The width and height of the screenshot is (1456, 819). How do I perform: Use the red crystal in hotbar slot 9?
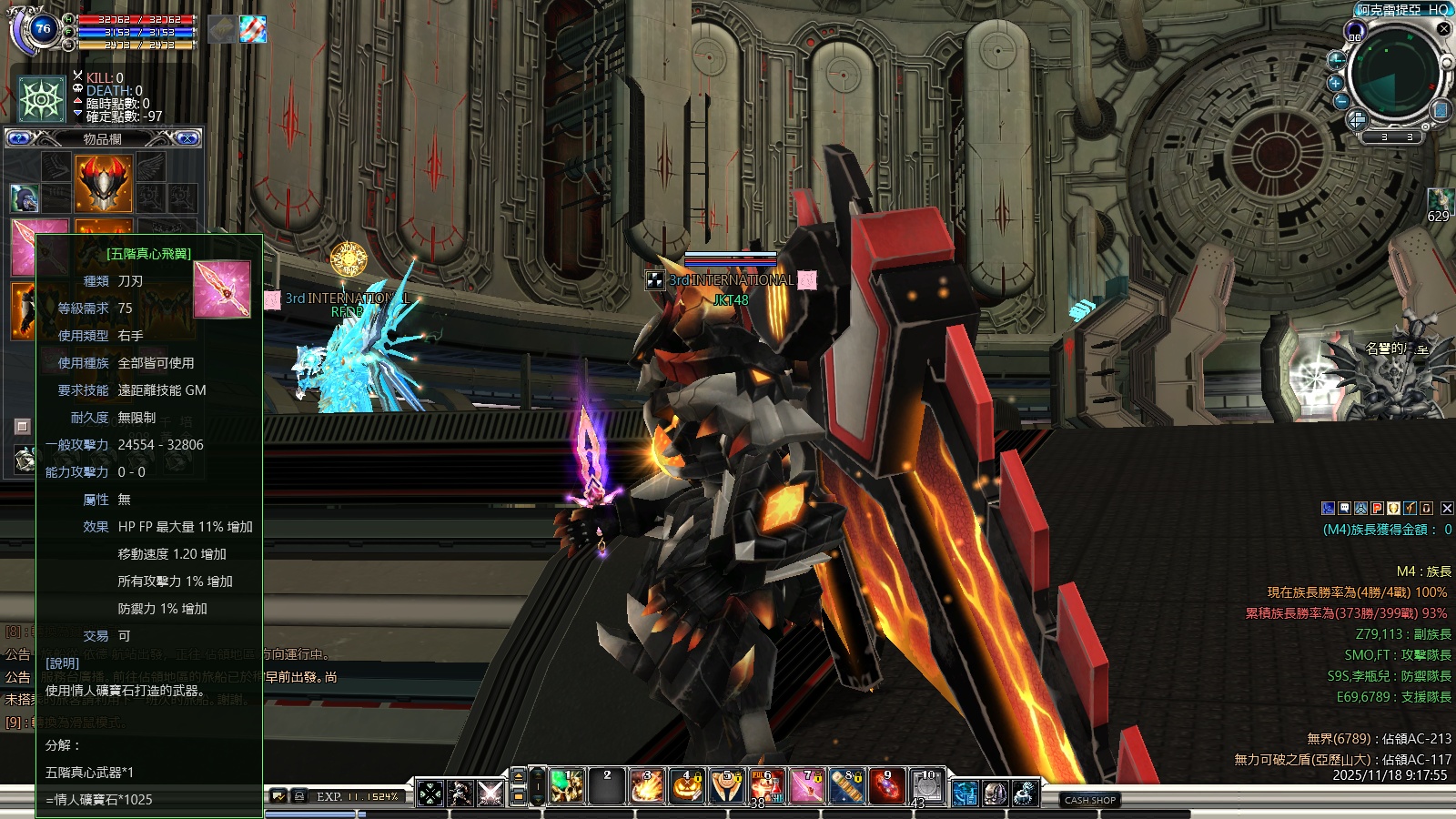click(x=887, y=787)
